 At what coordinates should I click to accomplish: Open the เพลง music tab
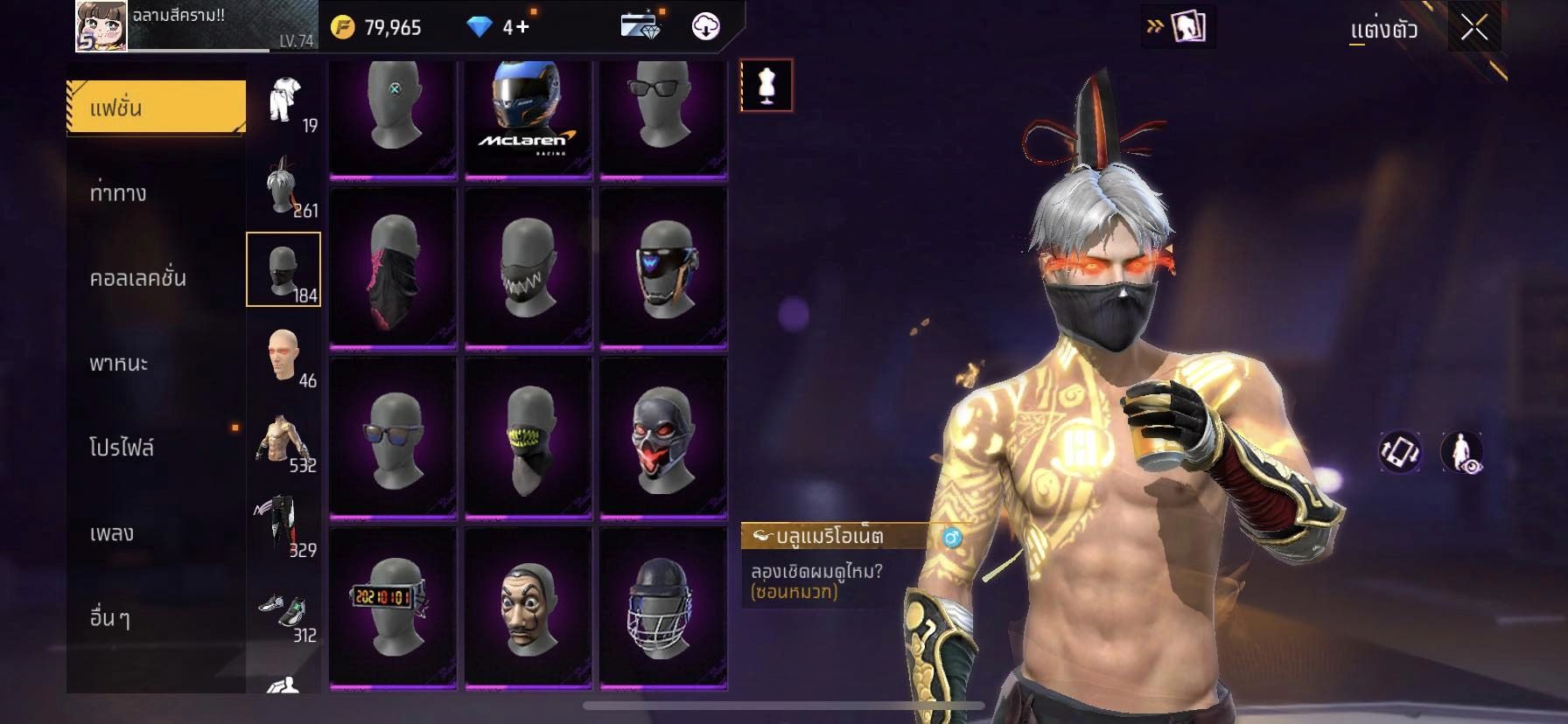click(112, 533)
